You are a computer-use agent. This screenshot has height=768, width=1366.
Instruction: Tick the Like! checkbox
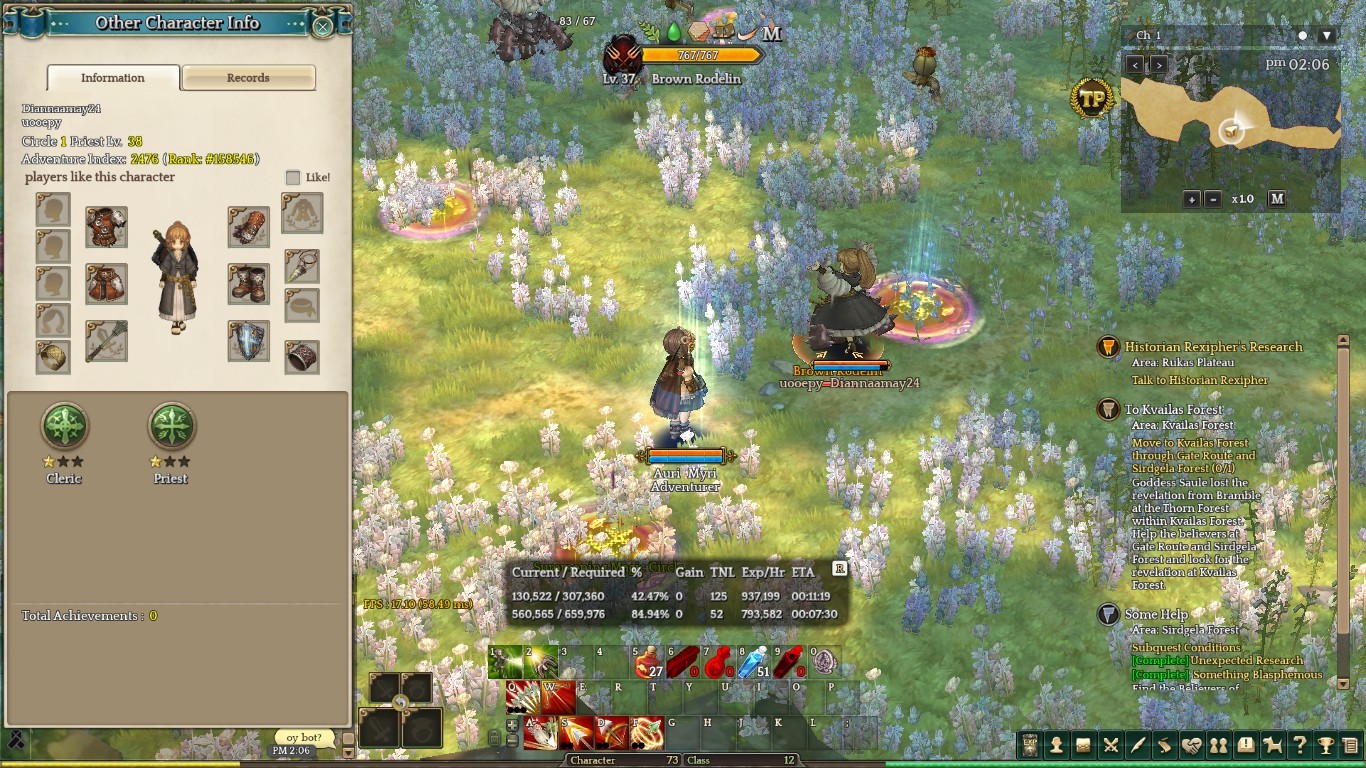click(x=293, y=177)
